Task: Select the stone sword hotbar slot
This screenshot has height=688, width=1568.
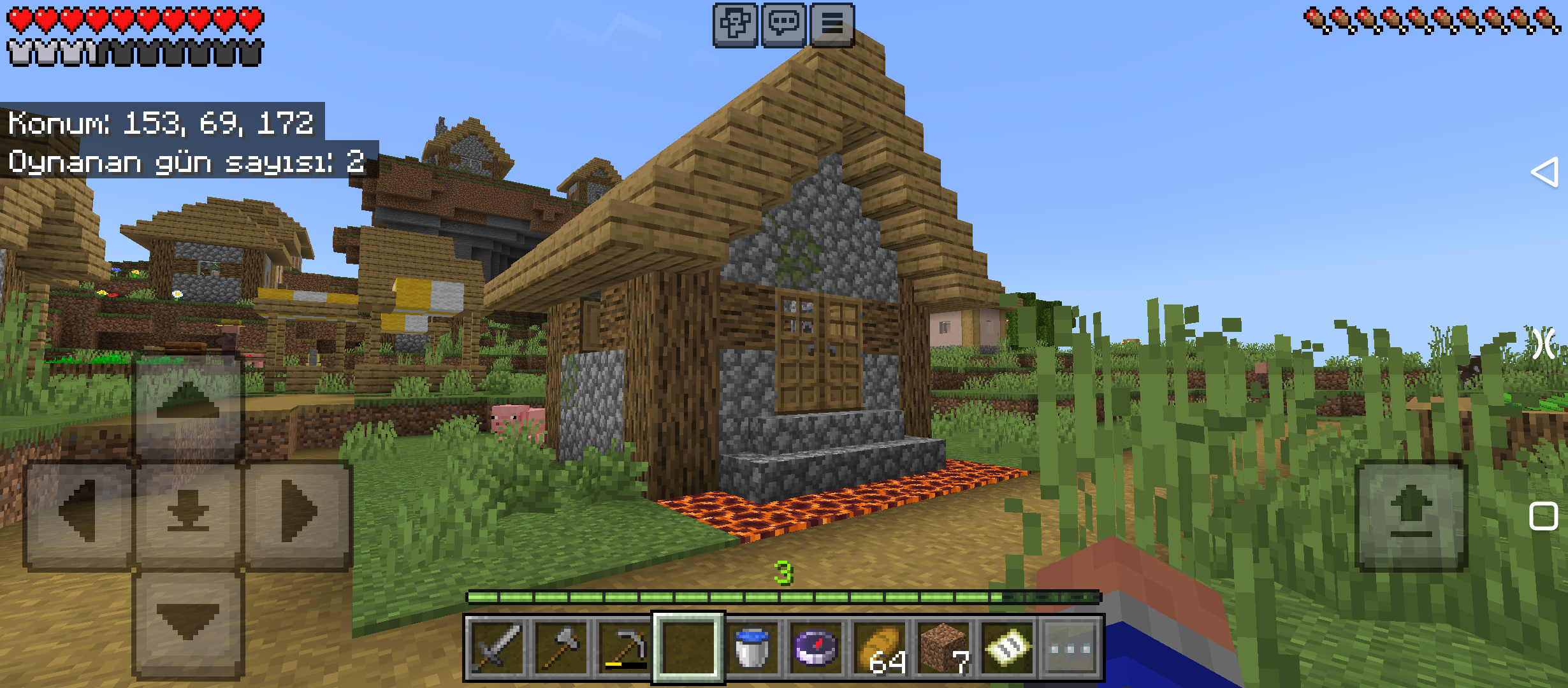Action: pyautogui.click(x=497, y=648)
